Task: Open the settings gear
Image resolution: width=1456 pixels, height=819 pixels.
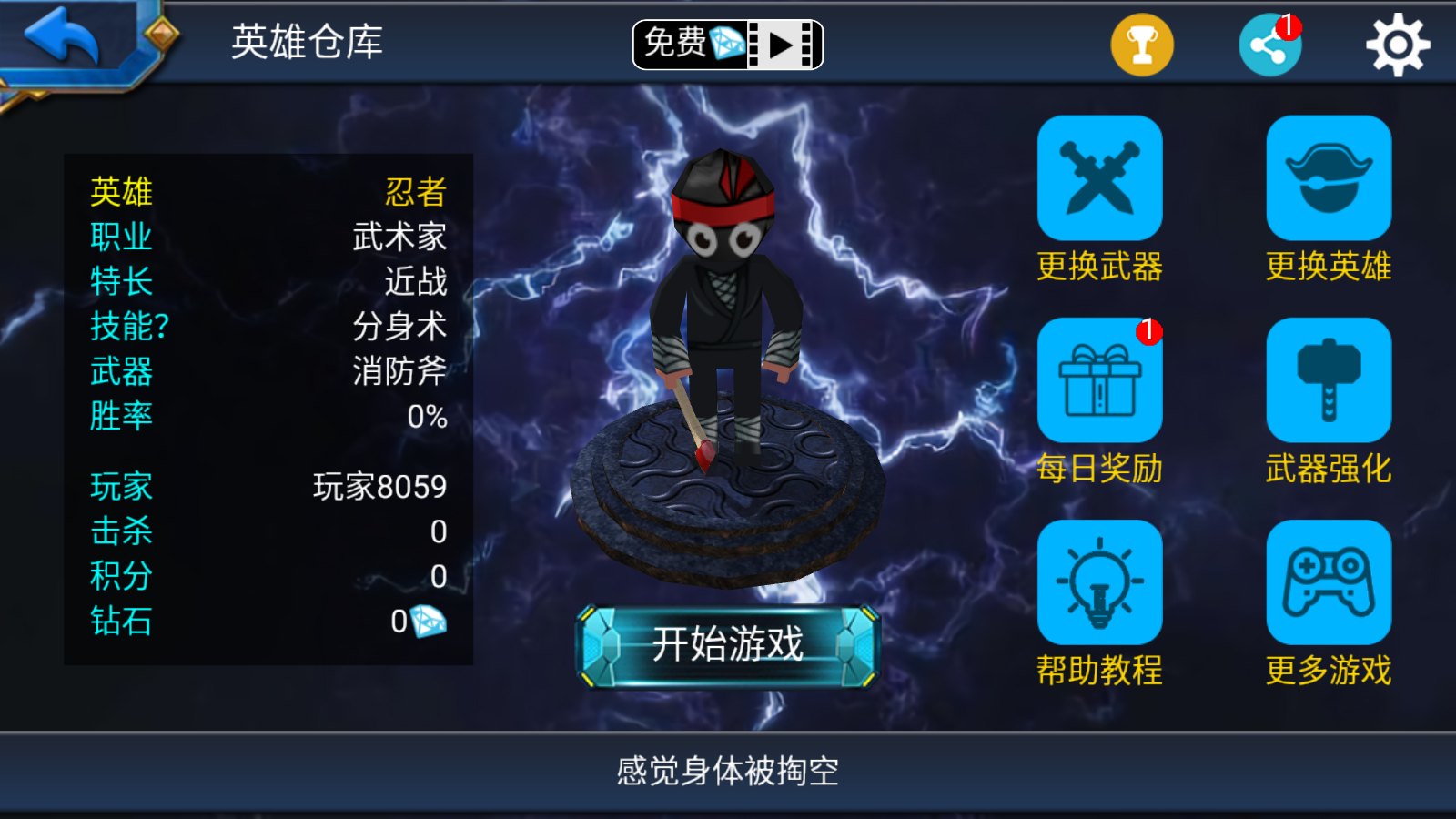Action: coord(1400,42)
